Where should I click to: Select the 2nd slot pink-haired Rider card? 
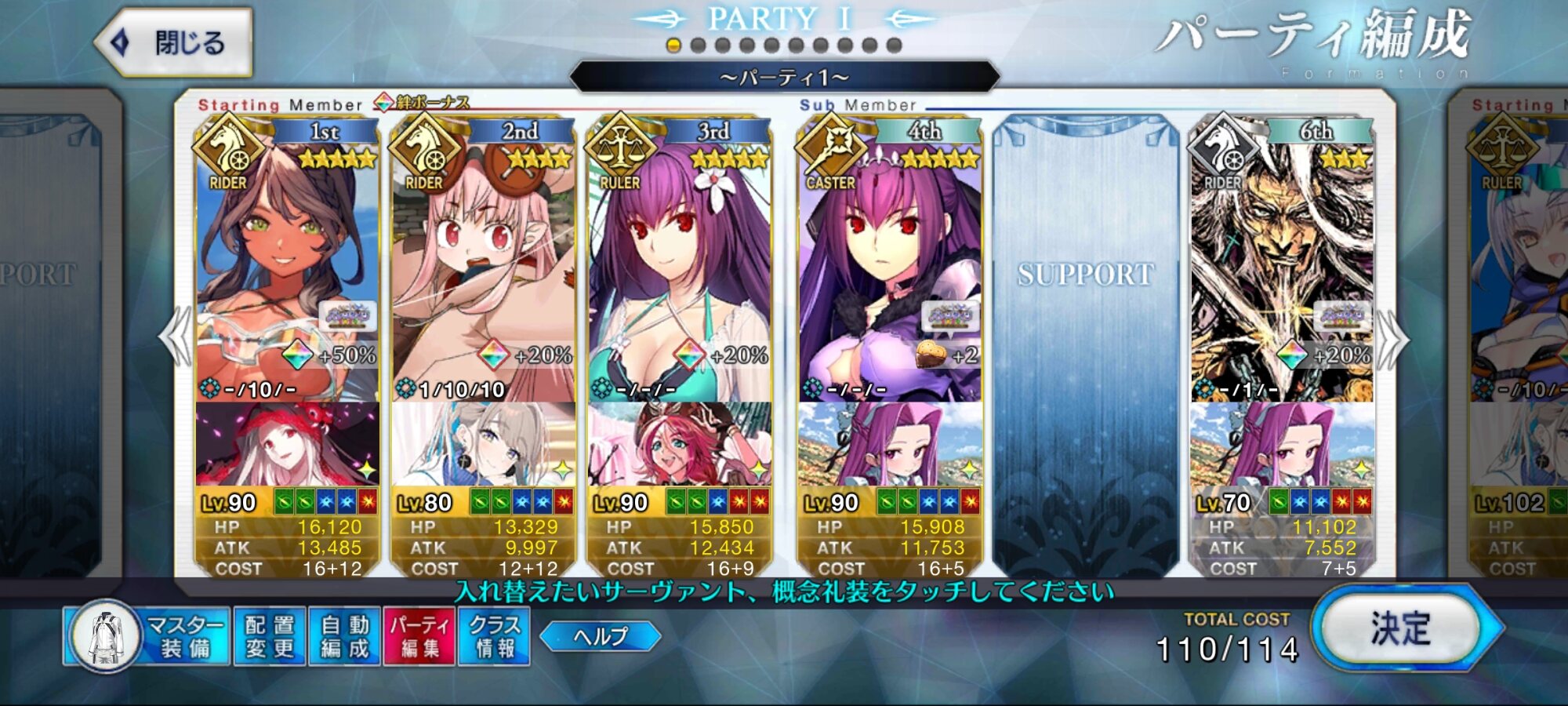click(x=483, y=267)
